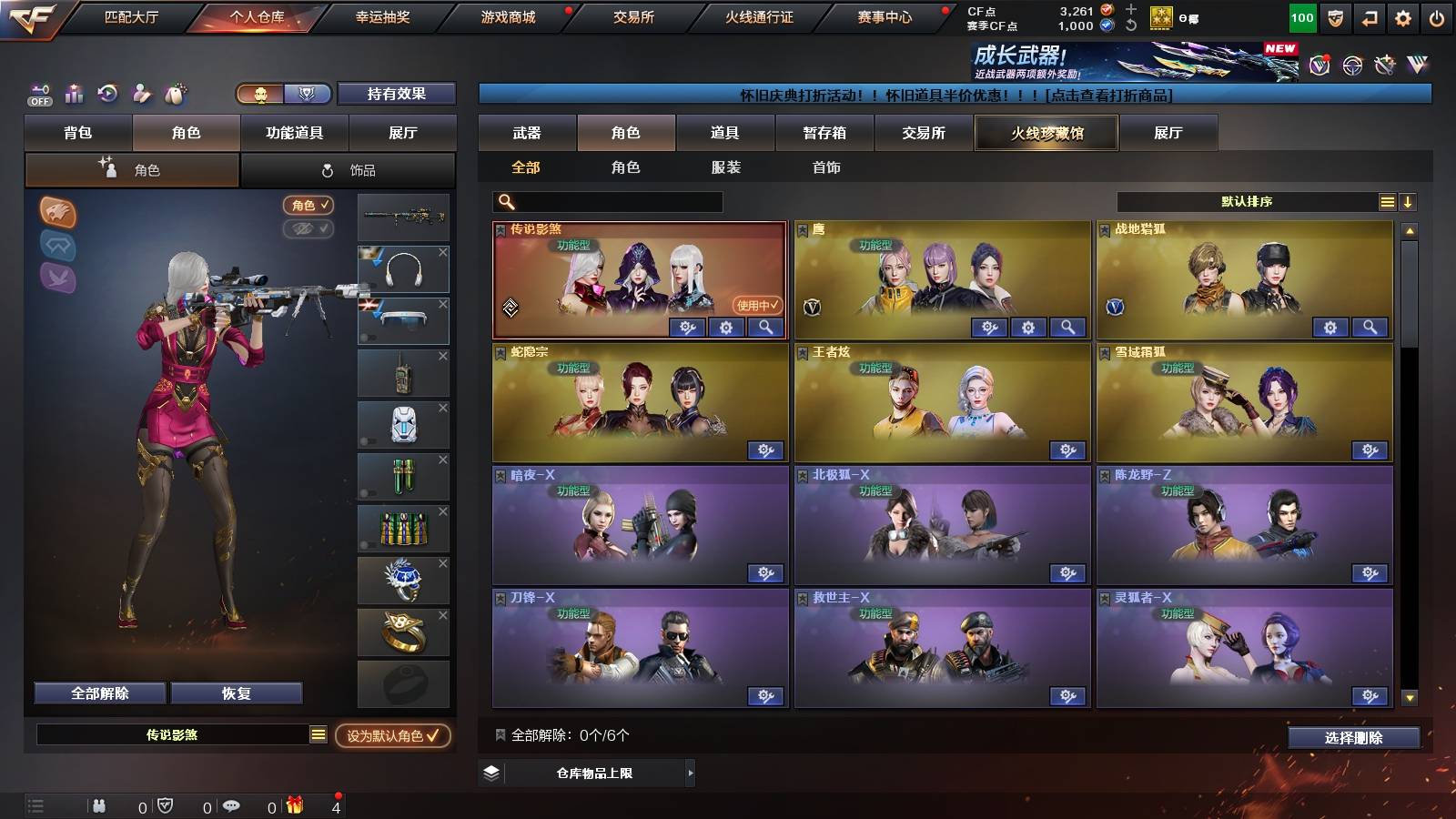
Task: Click the pet egg icon in the top-left icon row
Action: pos(175,92)
